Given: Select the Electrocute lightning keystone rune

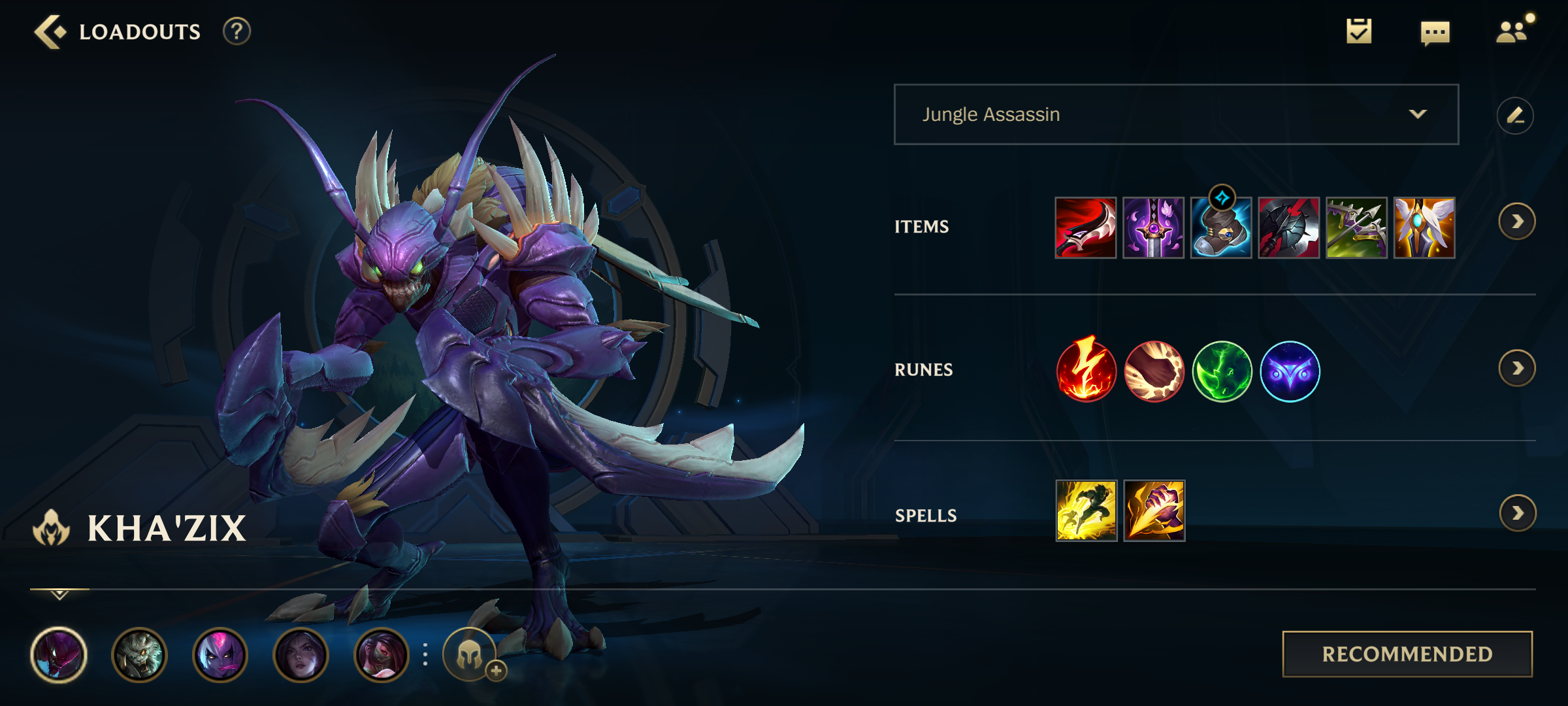Looking at the screenshot, I should point(1086,371).
